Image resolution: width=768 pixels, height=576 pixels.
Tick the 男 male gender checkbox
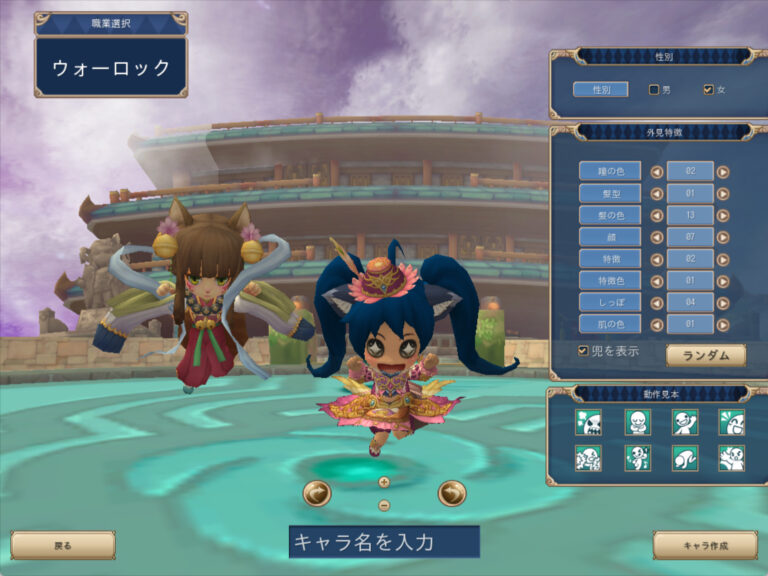654,90
